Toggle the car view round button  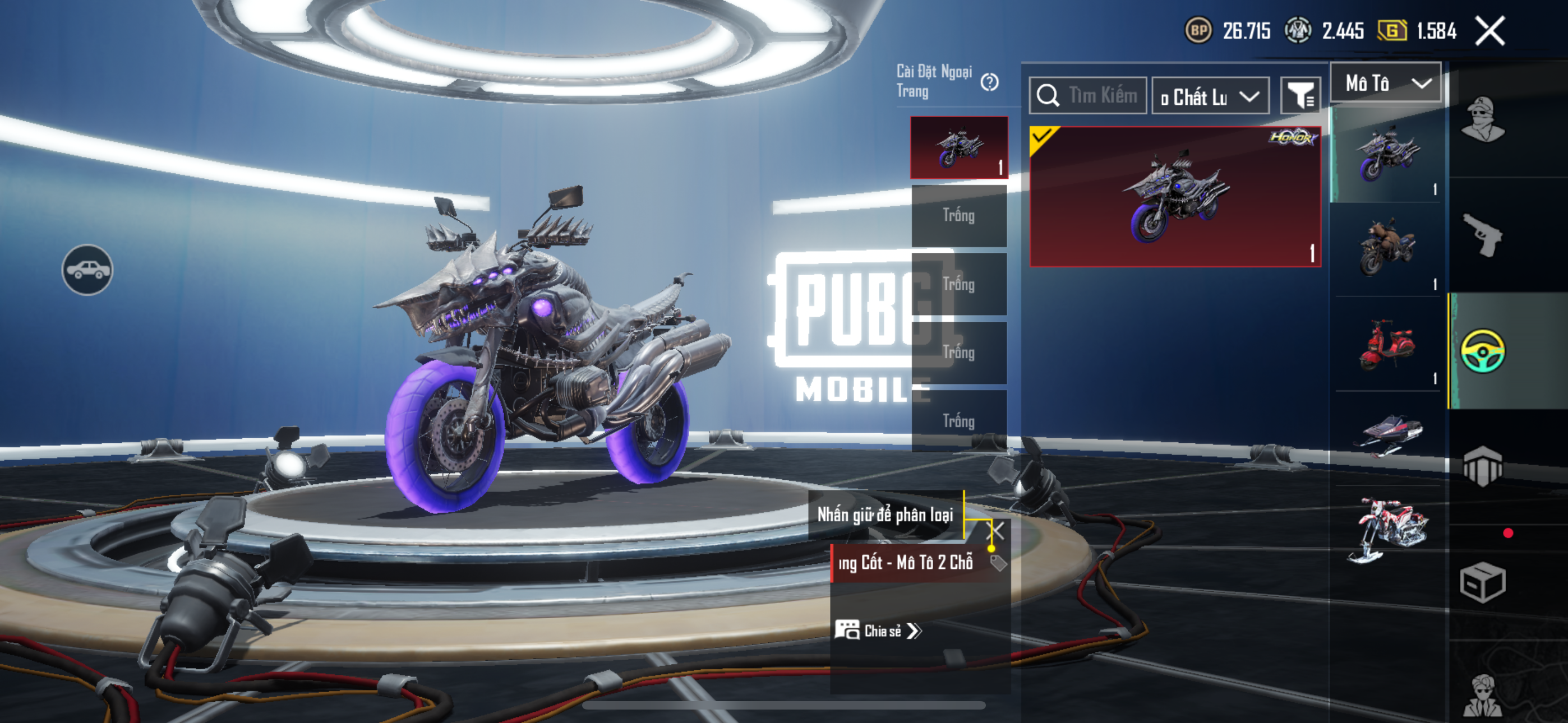(87, 270)
